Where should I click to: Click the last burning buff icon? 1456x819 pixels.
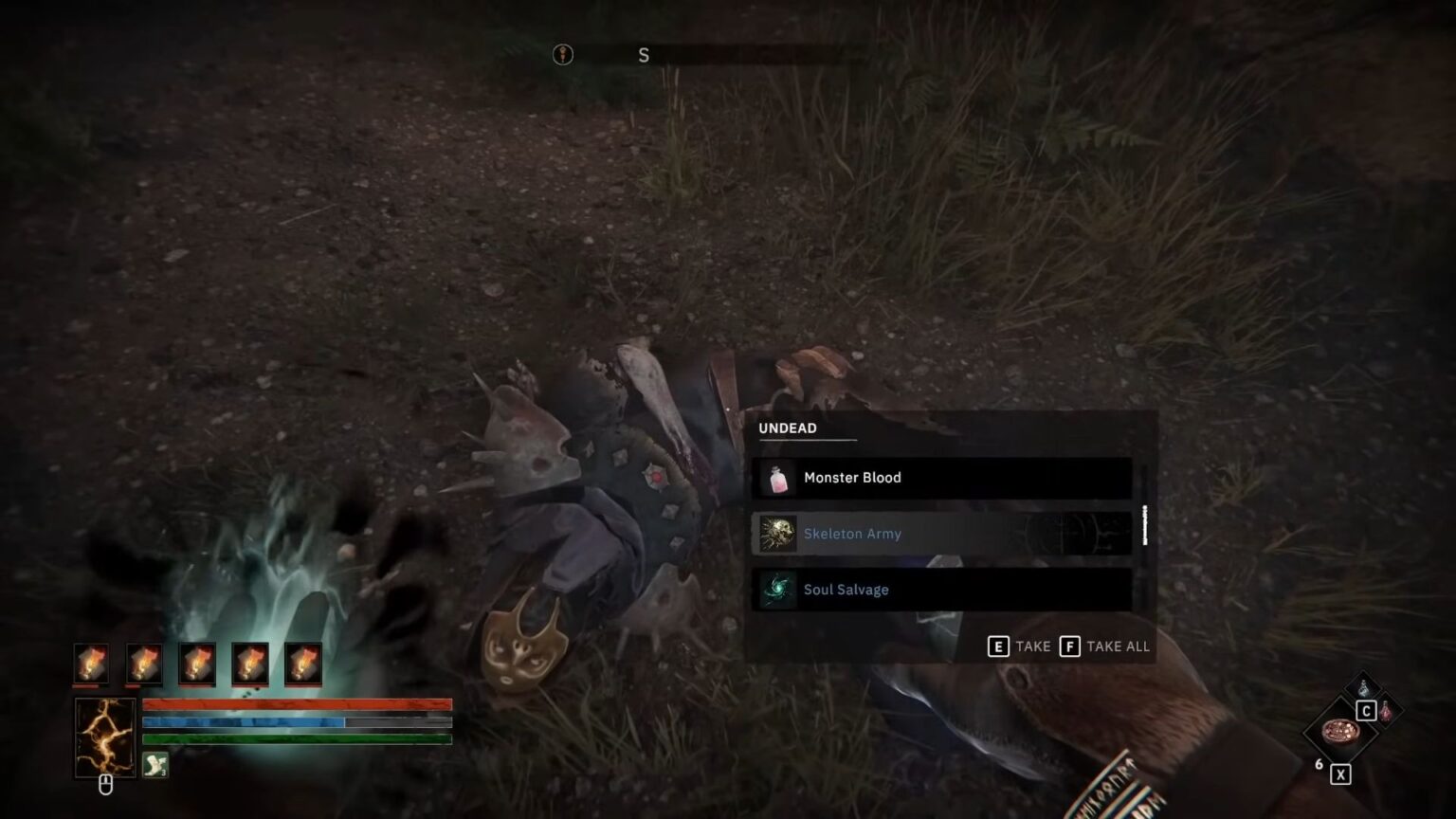point(302,664)
